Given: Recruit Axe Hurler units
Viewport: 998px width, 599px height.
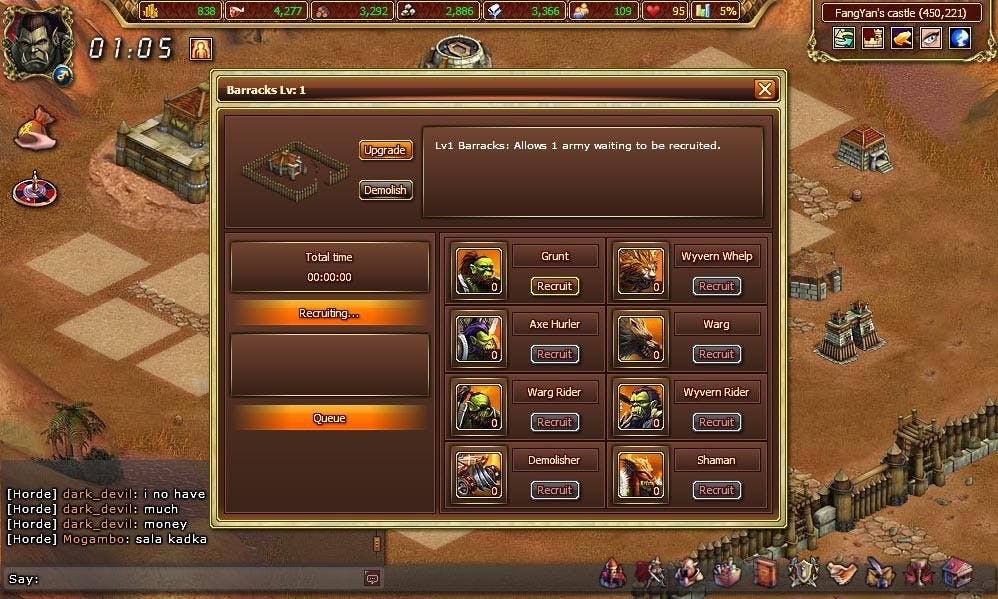Looking at the screenshot, I should point(554,354).
